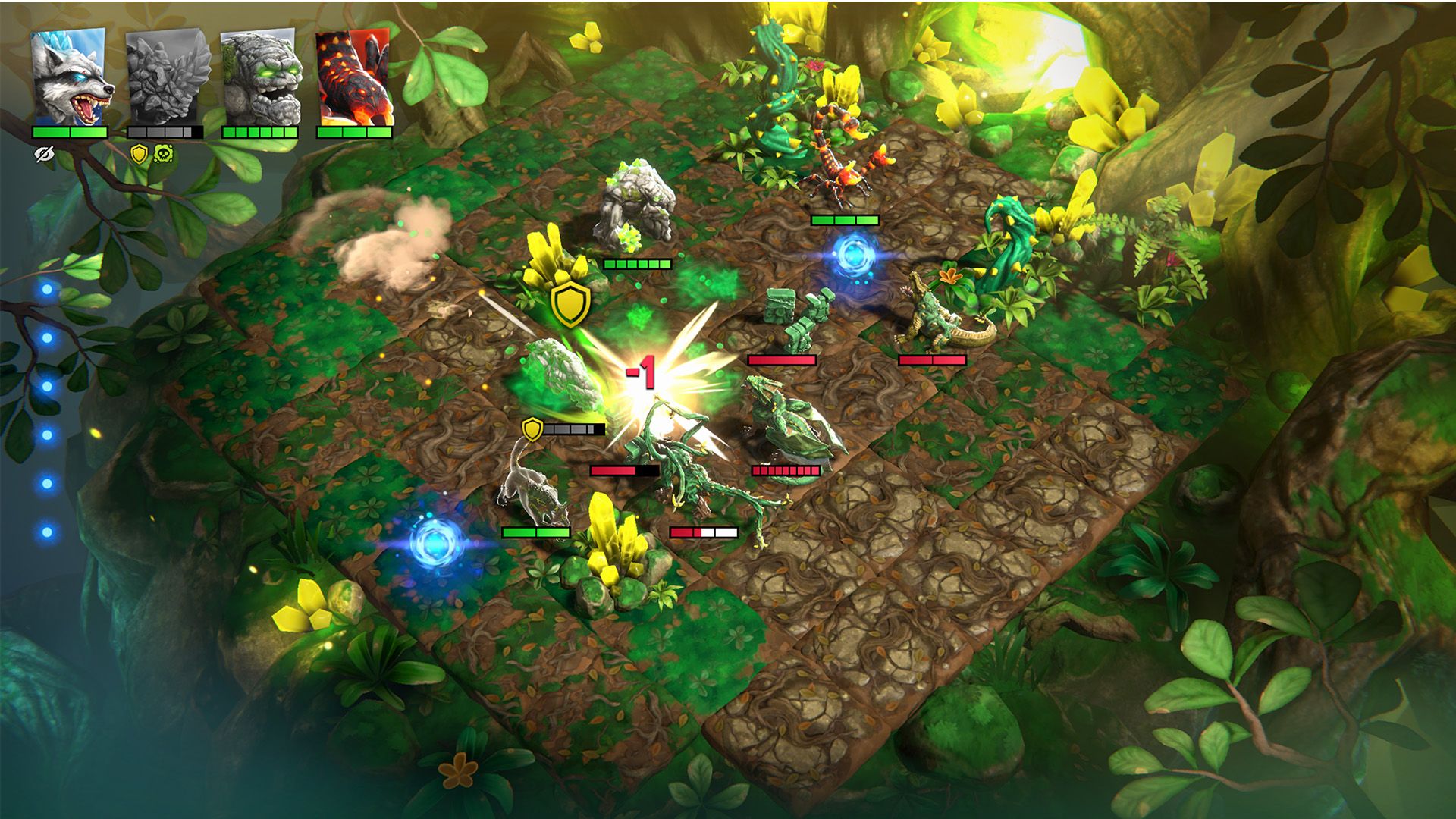Pick the lava creature portrait card
1456x819 pixels.
coord(354,77)
